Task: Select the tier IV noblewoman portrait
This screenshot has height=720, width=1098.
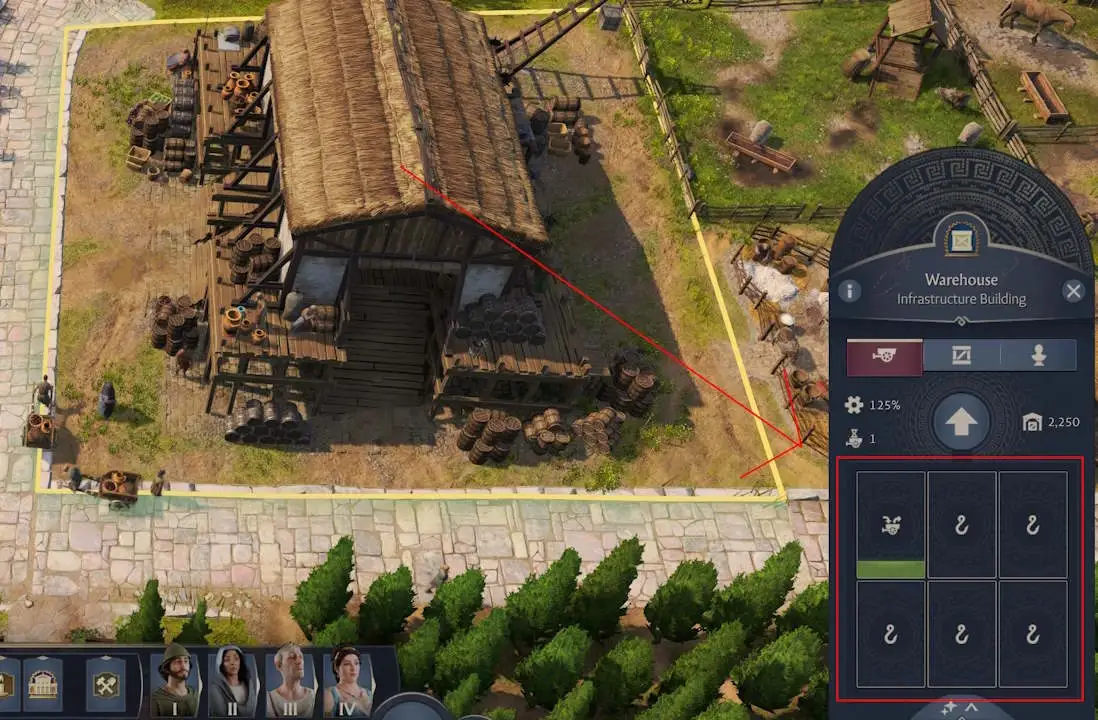Action: click(x=349, y=680)
